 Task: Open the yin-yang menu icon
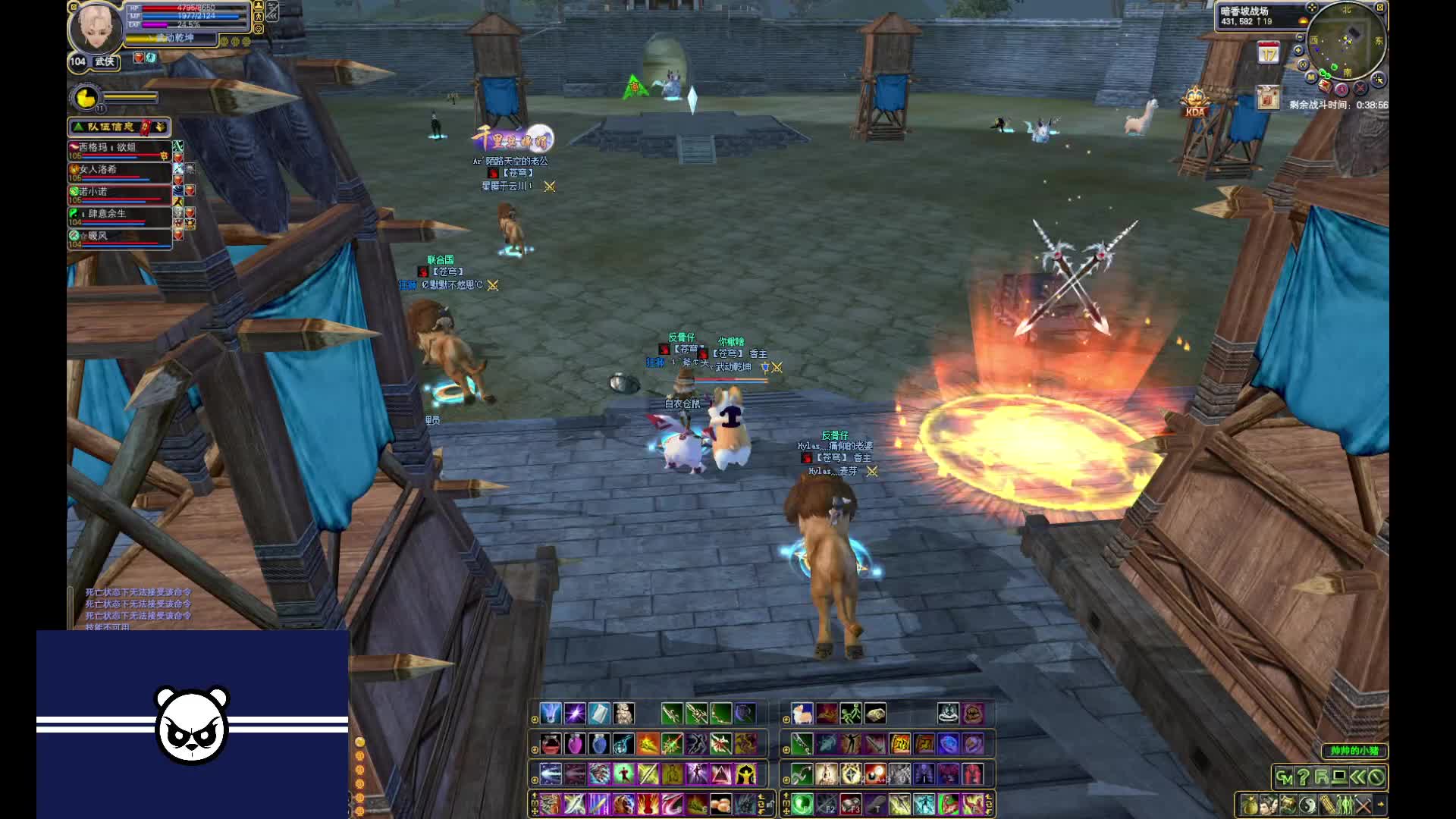click(1307, 805)
